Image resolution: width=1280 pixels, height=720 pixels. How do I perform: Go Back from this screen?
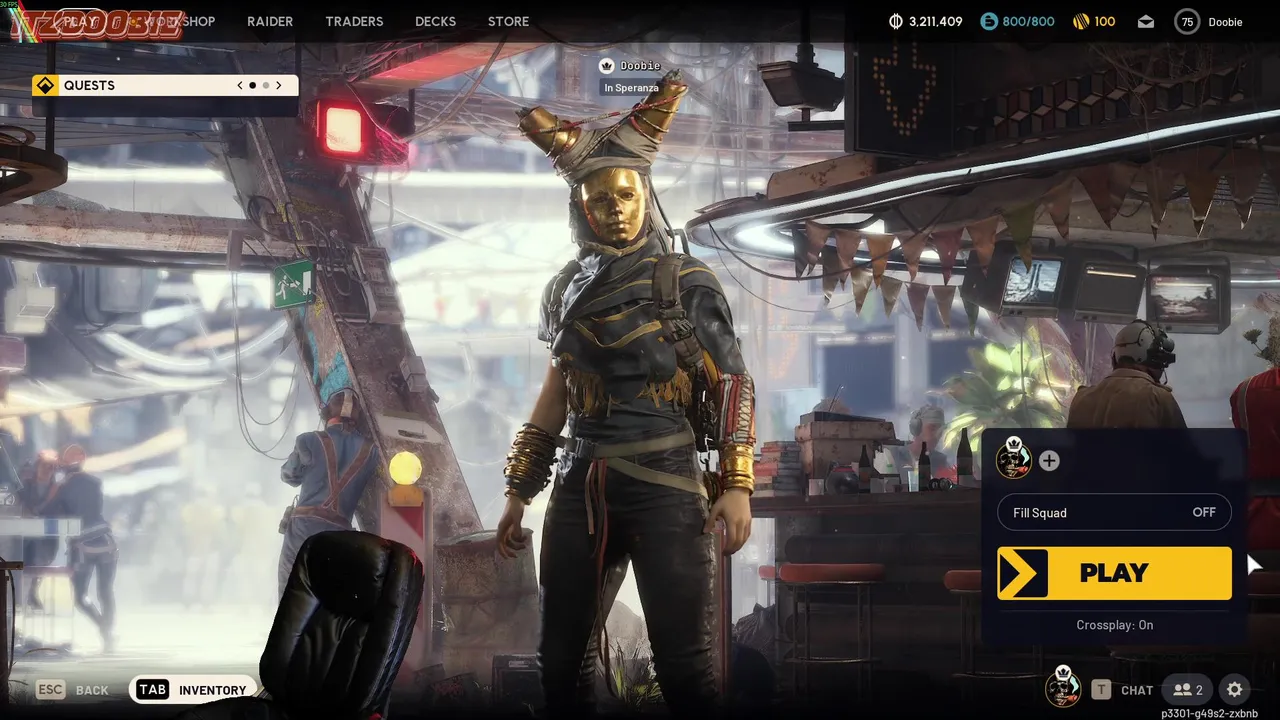[73, 690]
